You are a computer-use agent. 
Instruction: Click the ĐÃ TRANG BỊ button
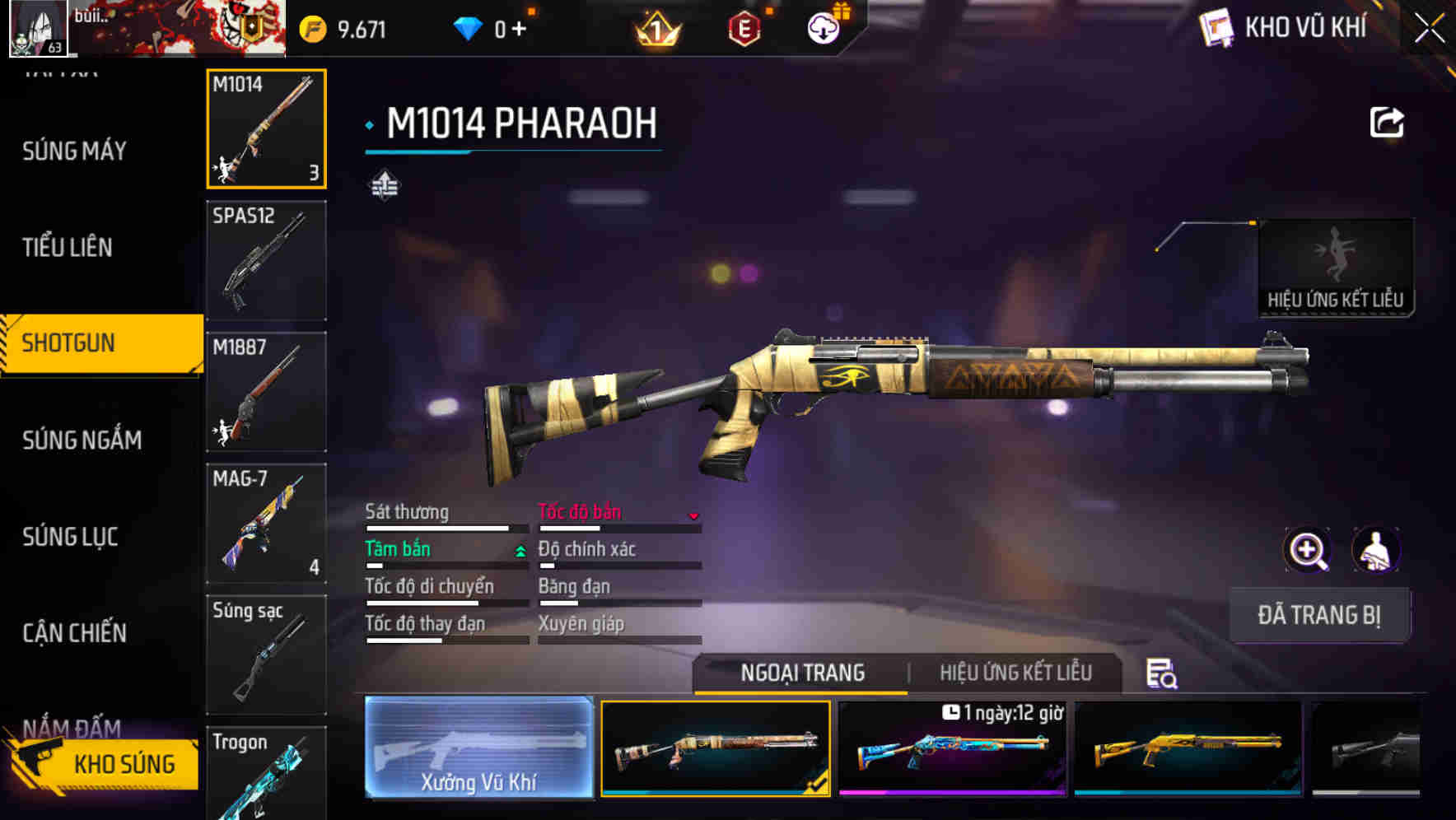[1319, 614]
